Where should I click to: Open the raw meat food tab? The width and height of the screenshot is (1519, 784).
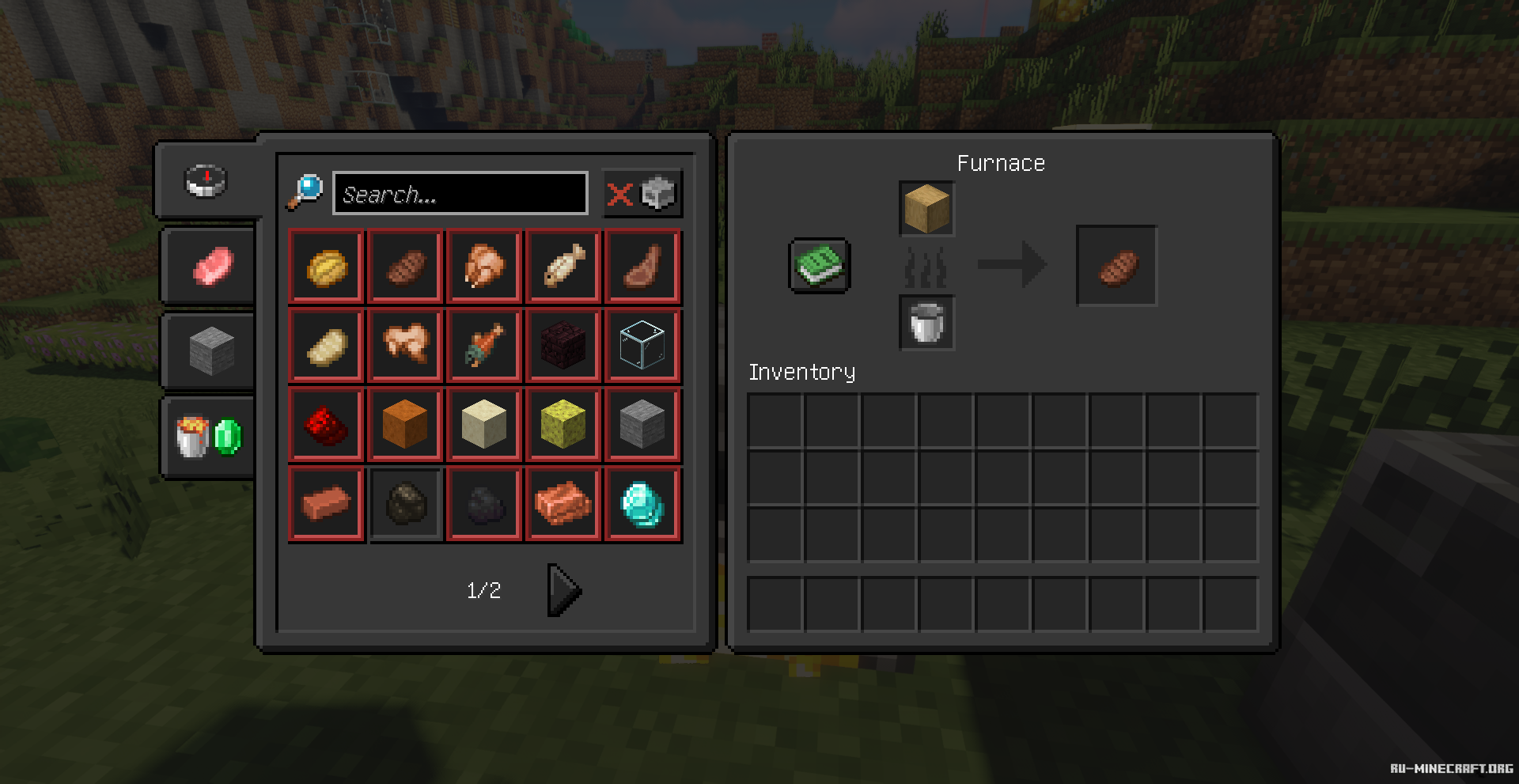(x=213, y=266)
